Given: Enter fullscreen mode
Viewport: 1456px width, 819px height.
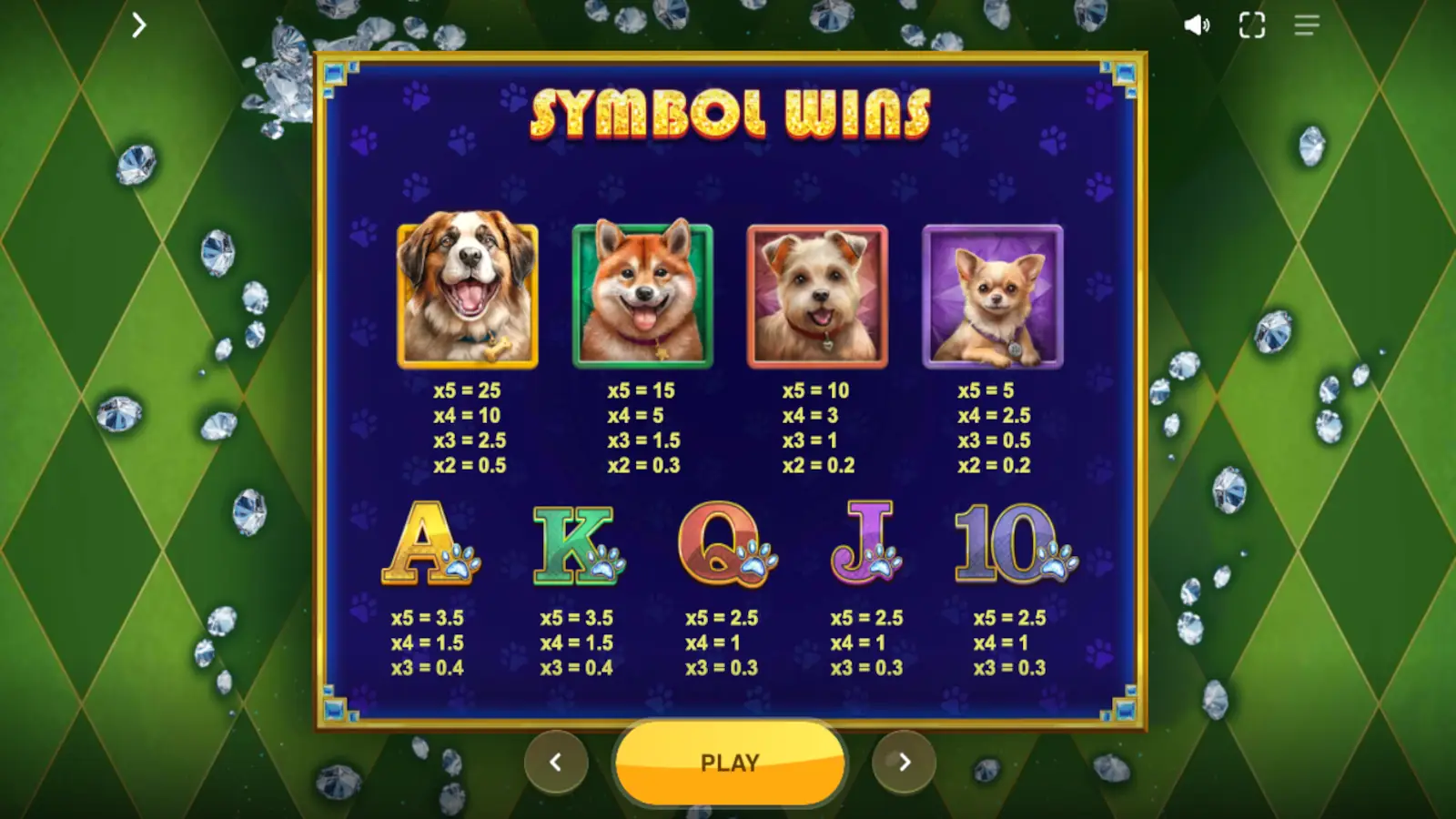Looking at the screenshot, I should pyautogui.click(x=1251, y=25).
